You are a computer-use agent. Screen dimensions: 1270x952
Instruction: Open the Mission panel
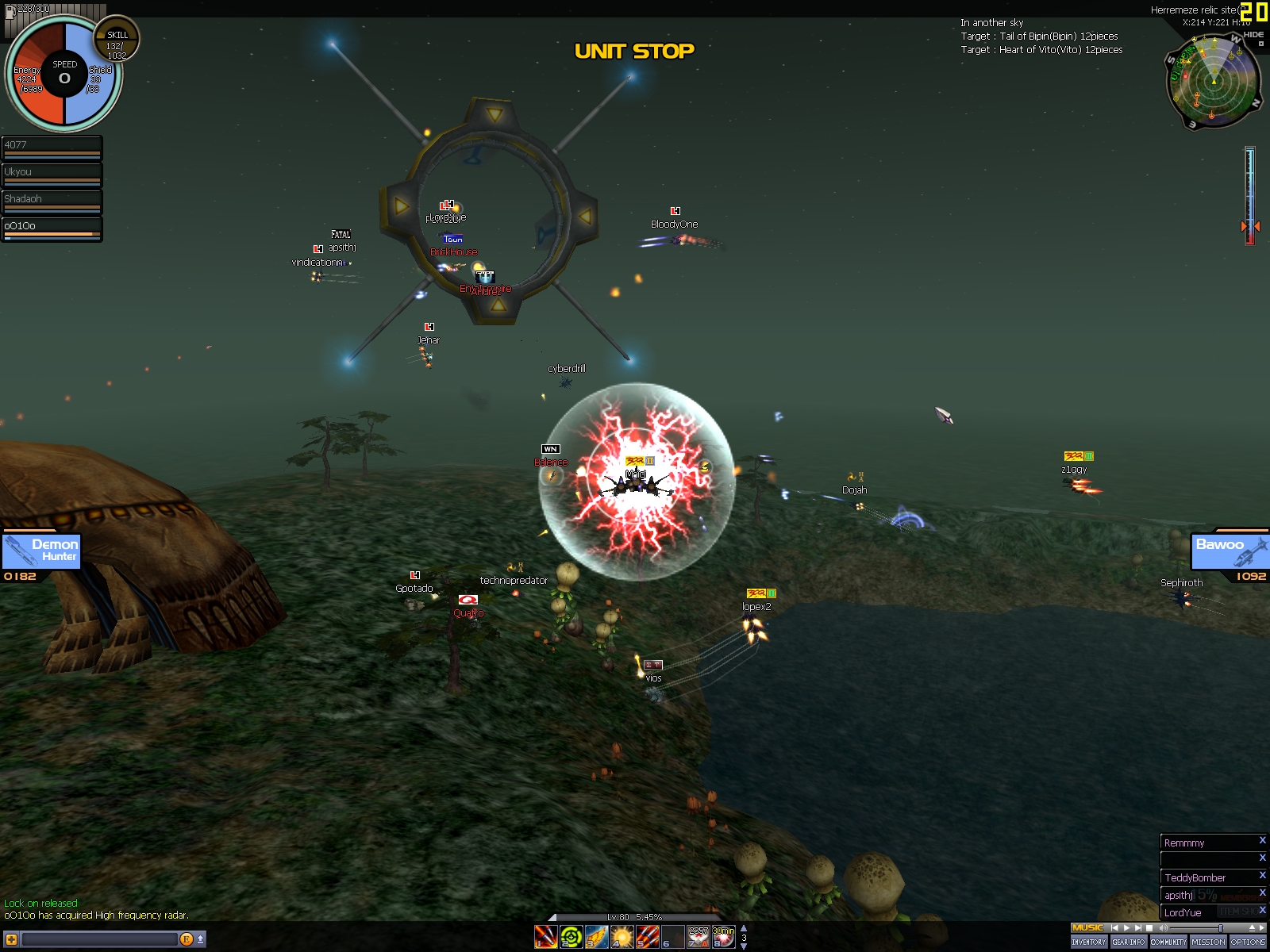coord(1208,942)
